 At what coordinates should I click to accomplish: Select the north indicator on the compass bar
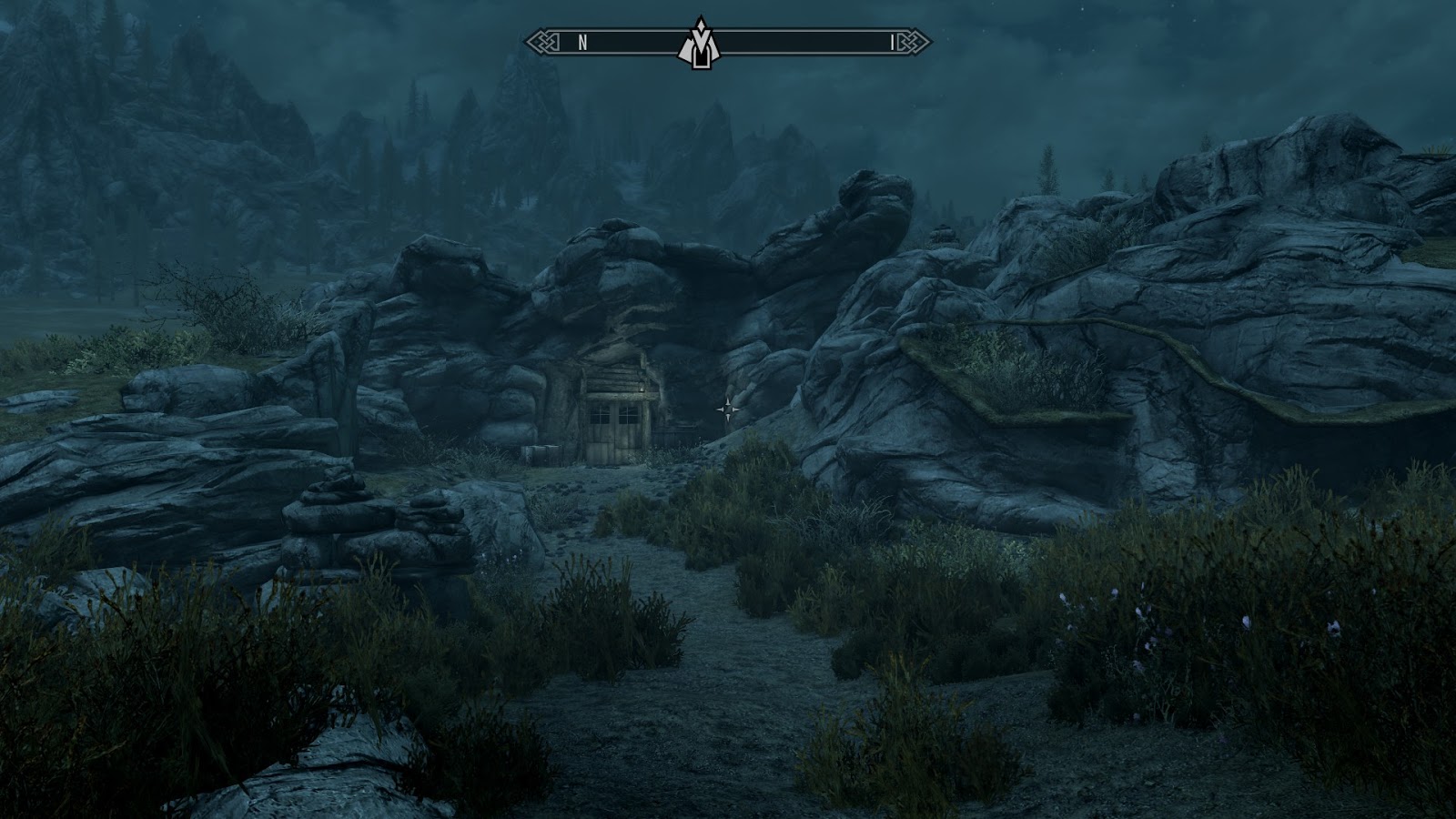coord(582,43)
